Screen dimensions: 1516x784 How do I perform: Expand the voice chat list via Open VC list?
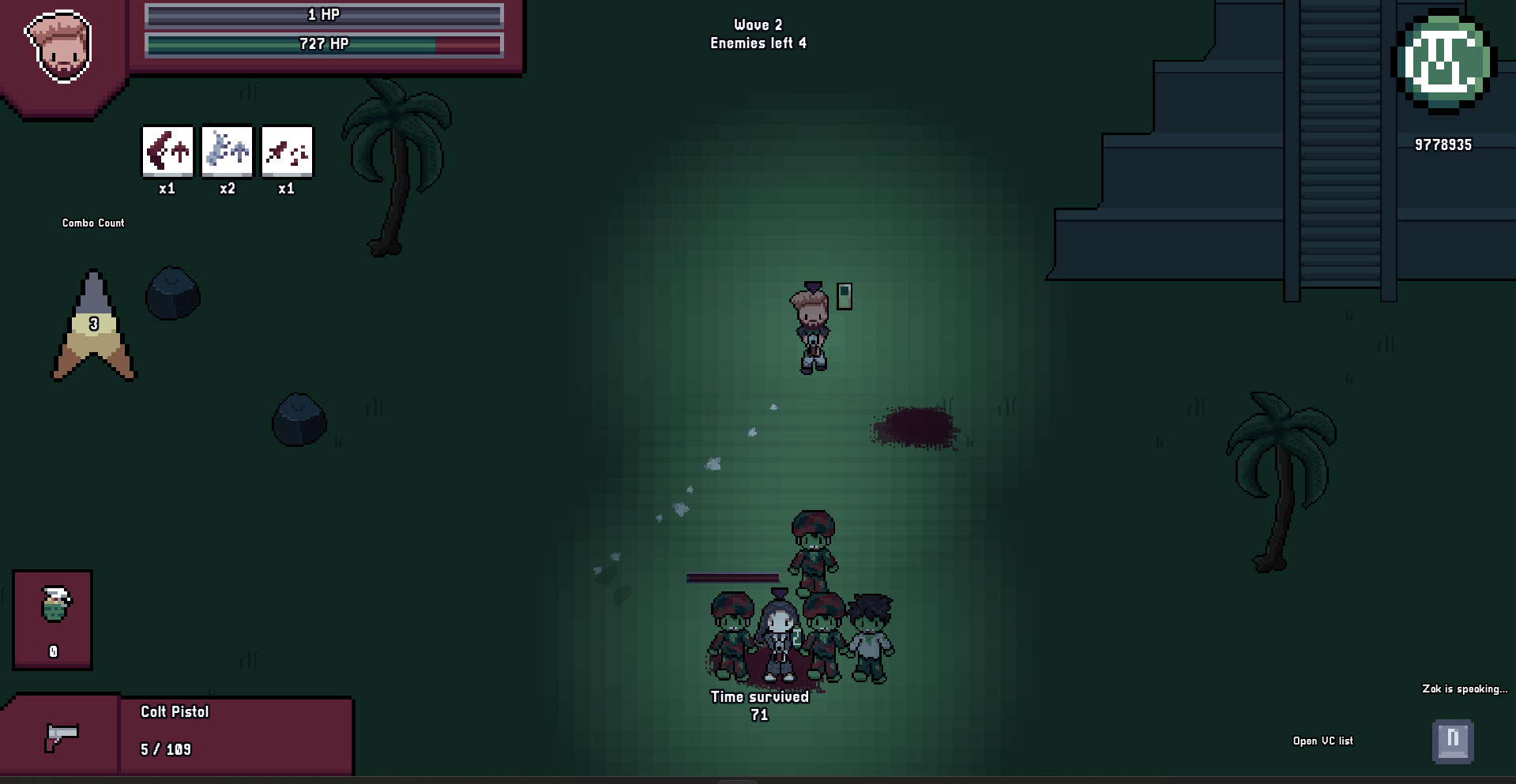point(1322,741)
